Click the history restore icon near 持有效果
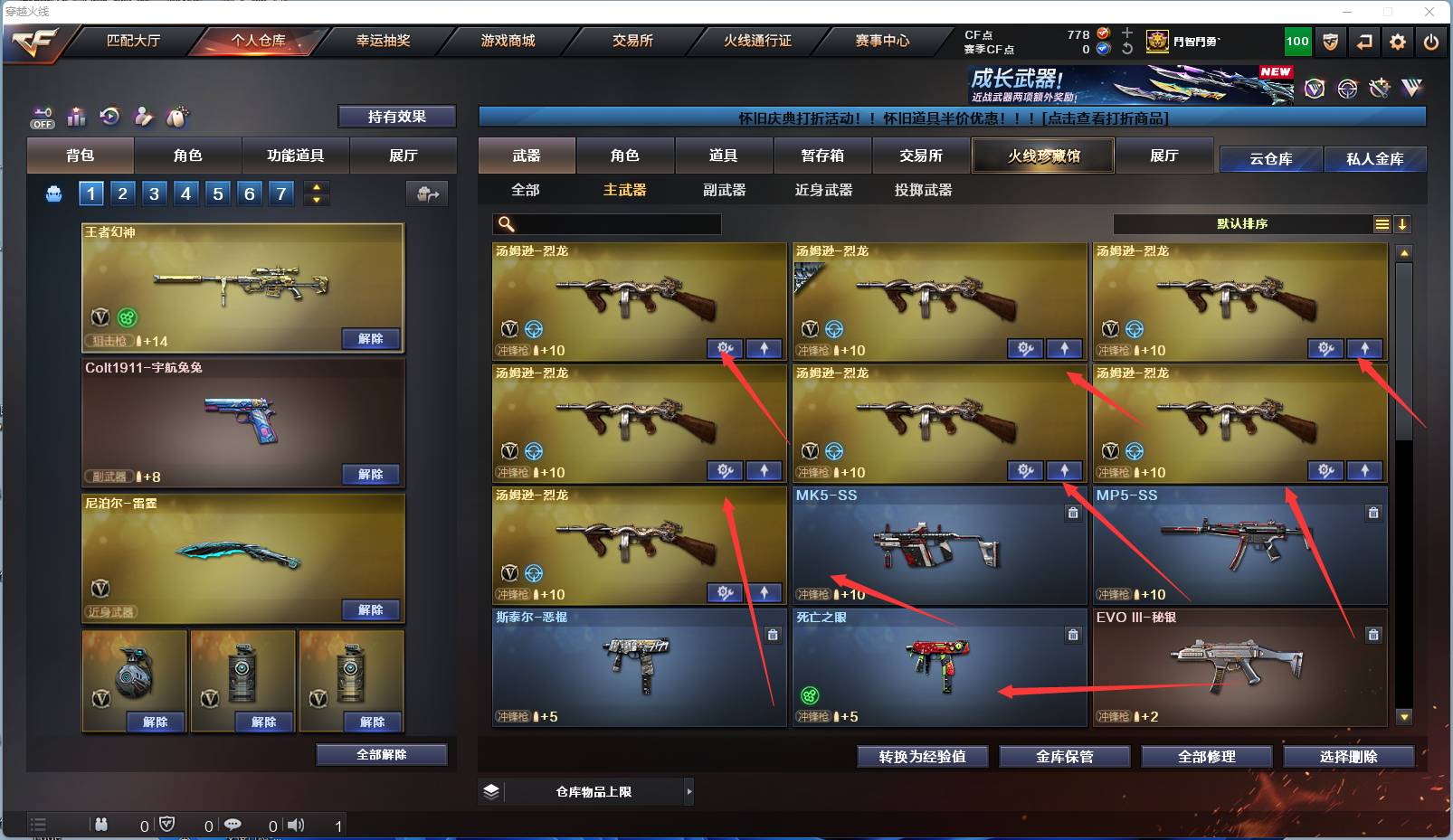This screenshot has height=840, width=1453. coord(109,116)
